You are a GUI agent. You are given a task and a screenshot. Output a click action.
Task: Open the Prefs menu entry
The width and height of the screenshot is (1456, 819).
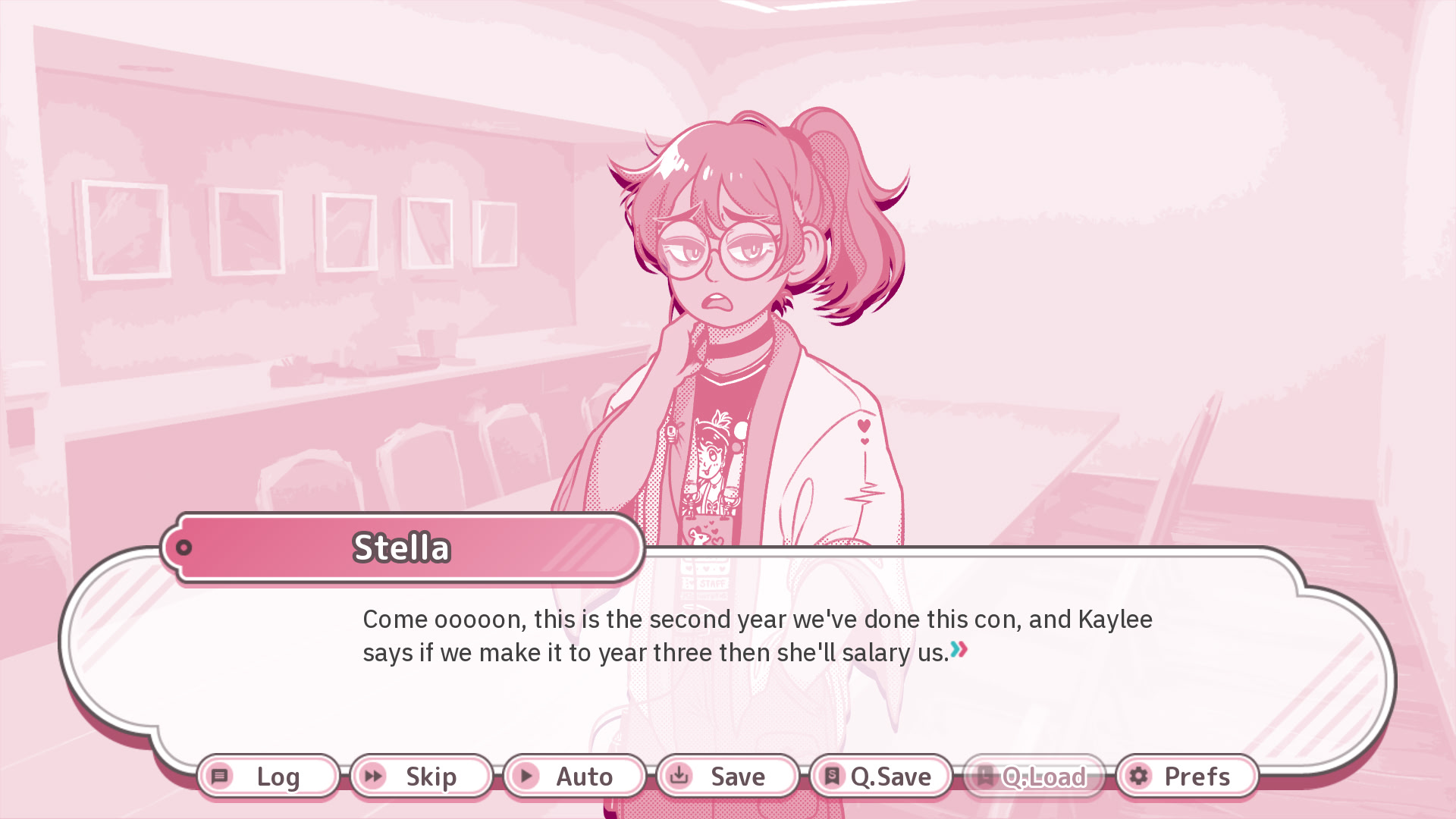pos(1185,777)
